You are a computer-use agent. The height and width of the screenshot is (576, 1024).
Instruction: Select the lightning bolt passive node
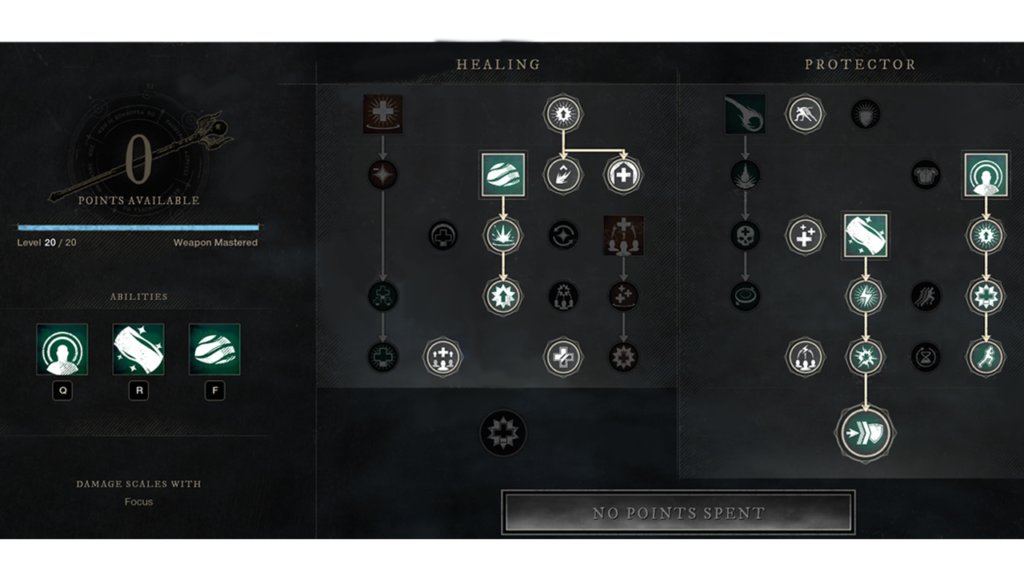tap(865, 296)
